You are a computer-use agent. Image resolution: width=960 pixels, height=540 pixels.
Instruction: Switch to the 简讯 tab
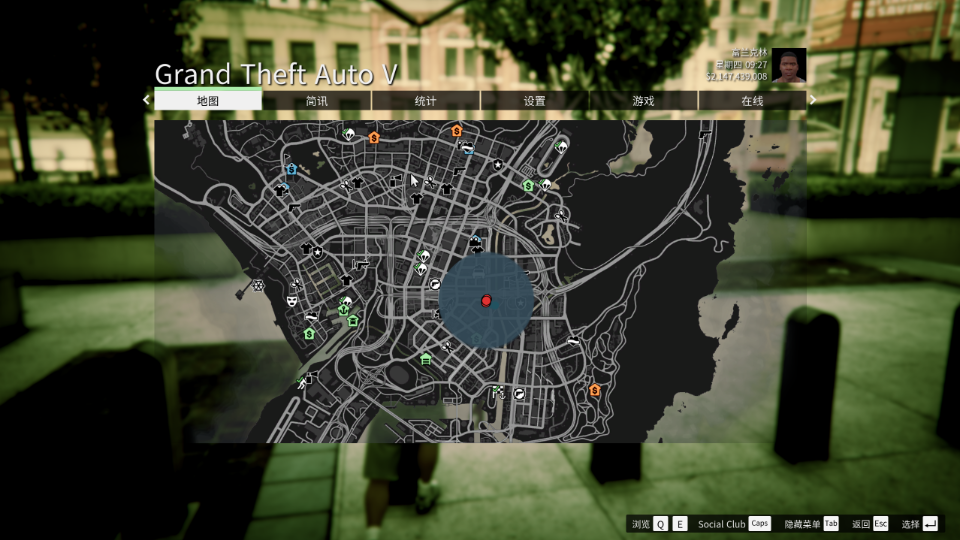(x=317, y=101)
